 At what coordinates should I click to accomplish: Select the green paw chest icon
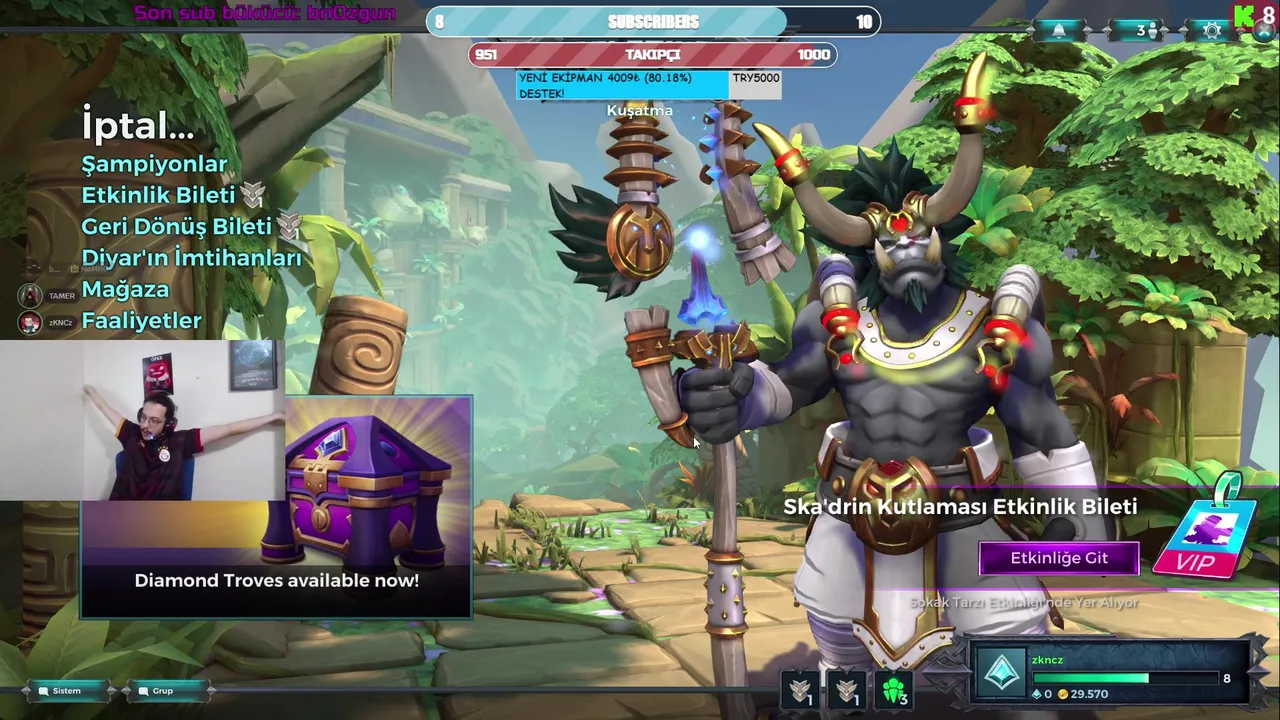tap(894, 690)
